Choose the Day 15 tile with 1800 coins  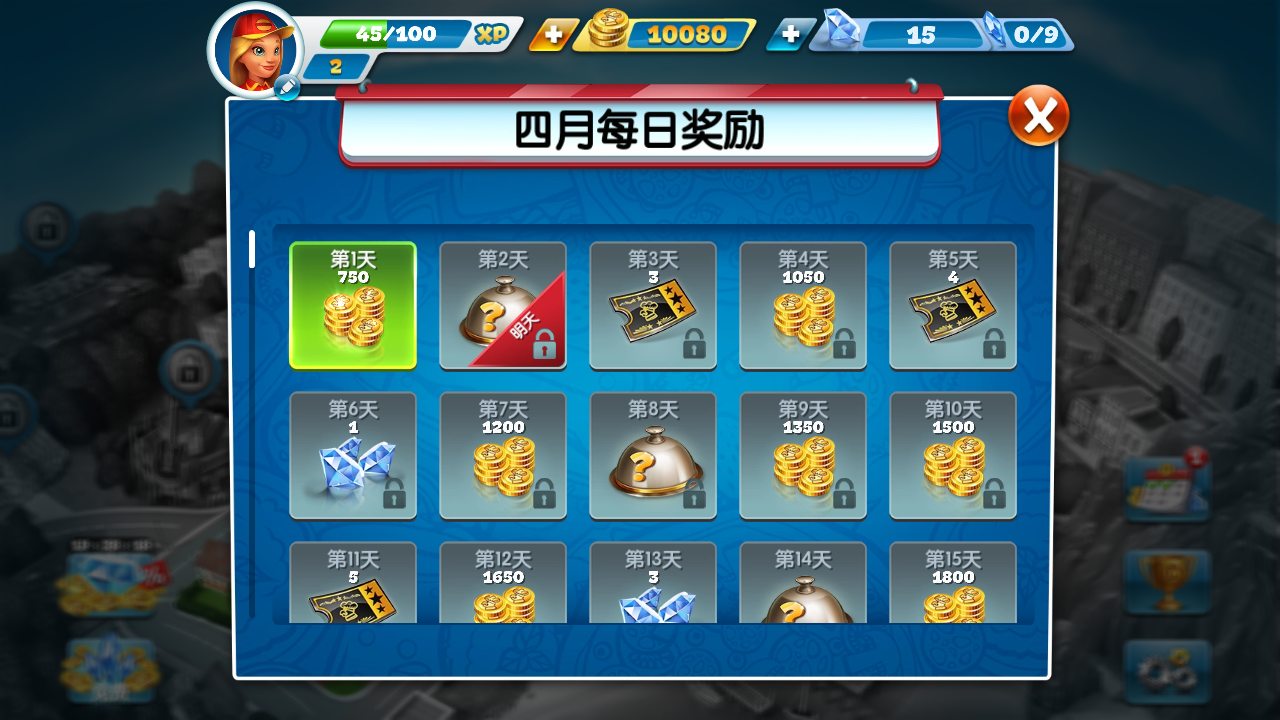pyautogui.click(x=953, y=583)
